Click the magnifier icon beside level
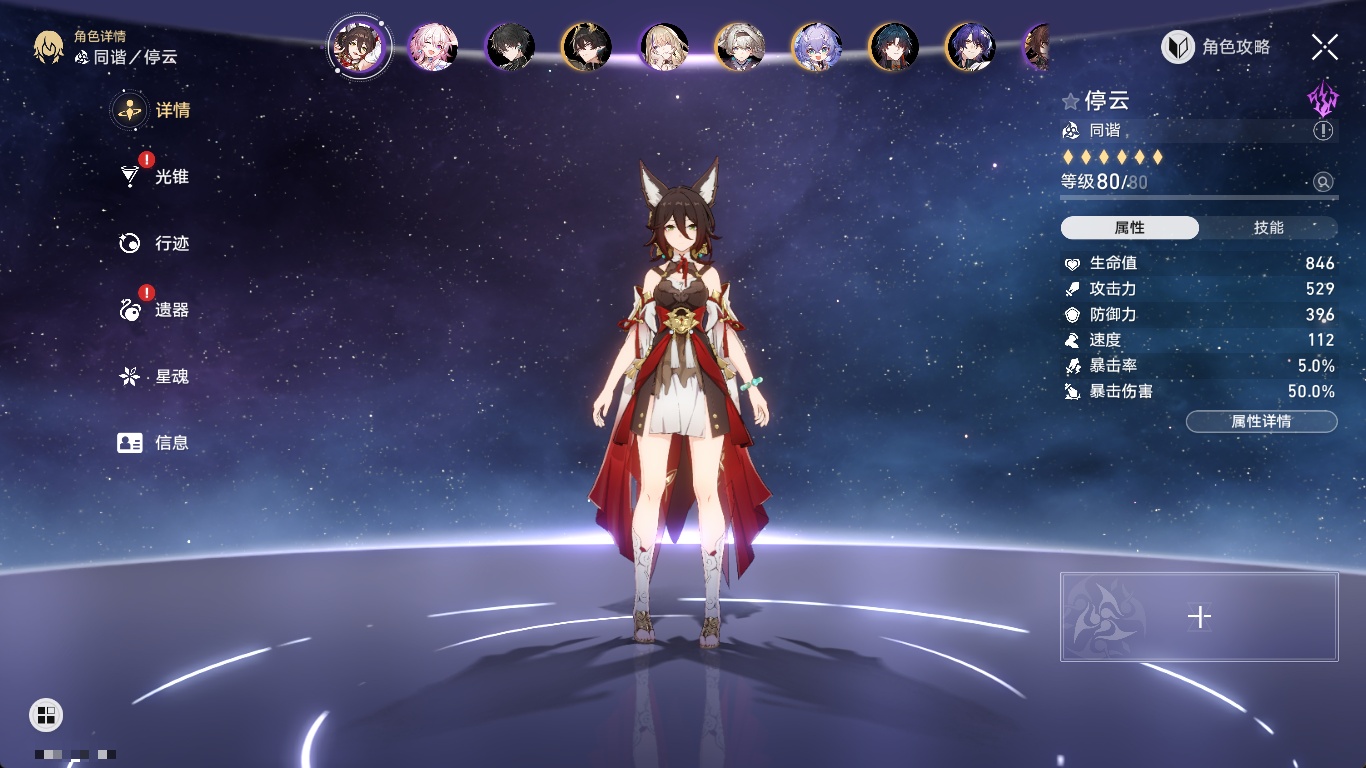This screenshot has width=1366, height=768. click(1323, 182)
